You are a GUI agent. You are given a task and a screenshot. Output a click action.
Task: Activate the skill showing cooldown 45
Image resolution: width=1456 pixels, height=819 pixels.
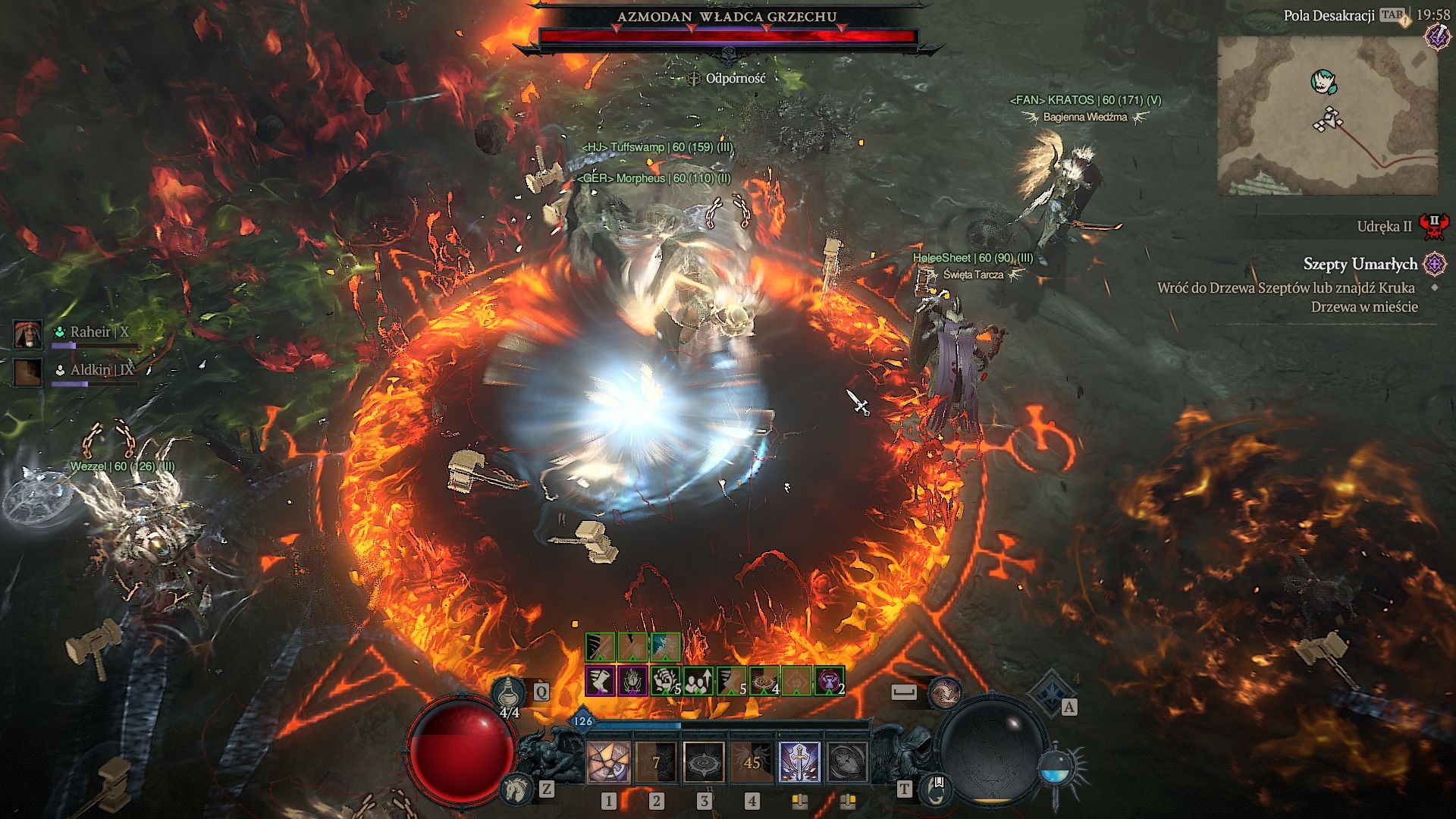[752, 761]
